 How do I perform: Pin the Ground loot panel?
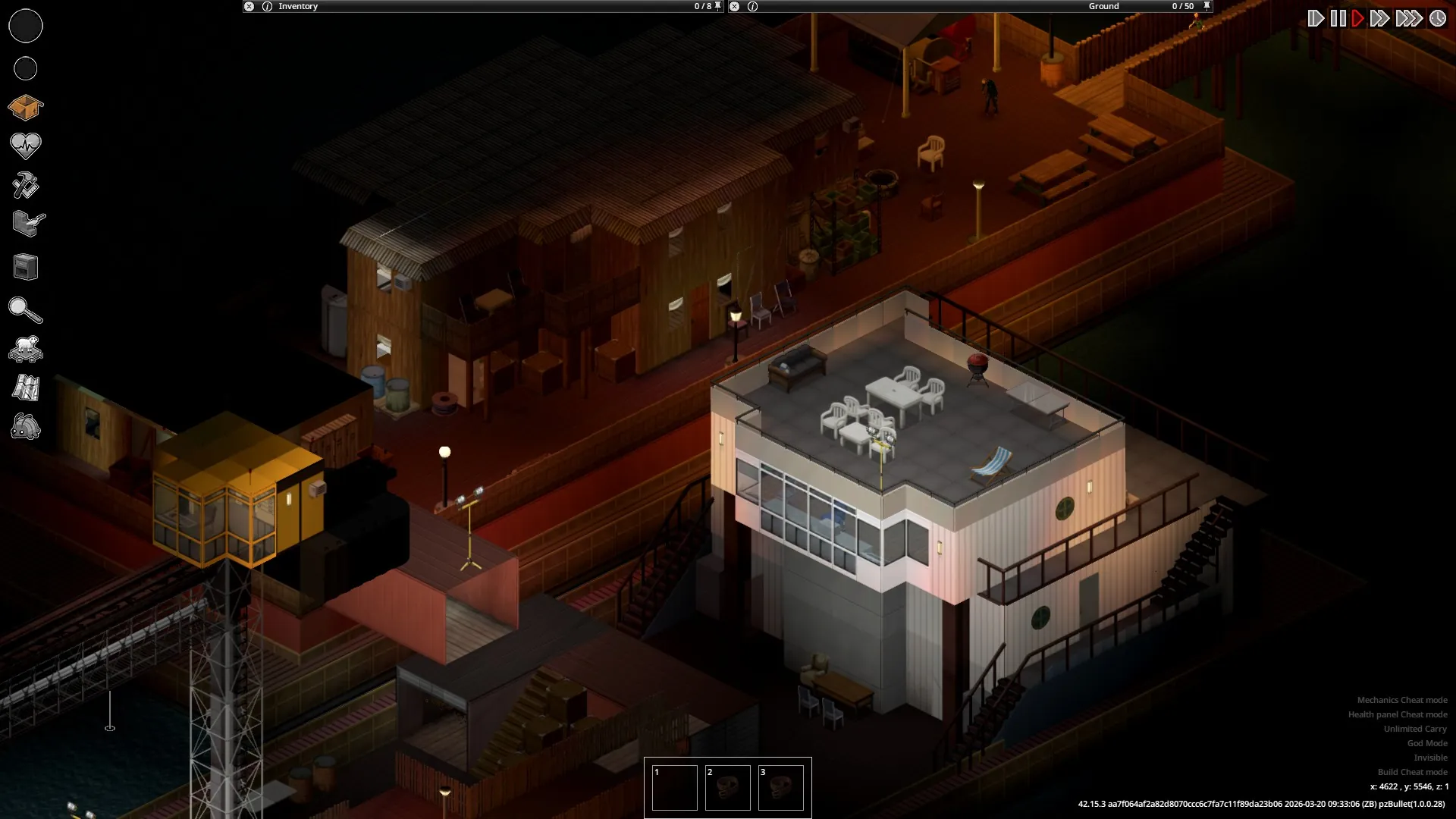(x=1207, y=6)
